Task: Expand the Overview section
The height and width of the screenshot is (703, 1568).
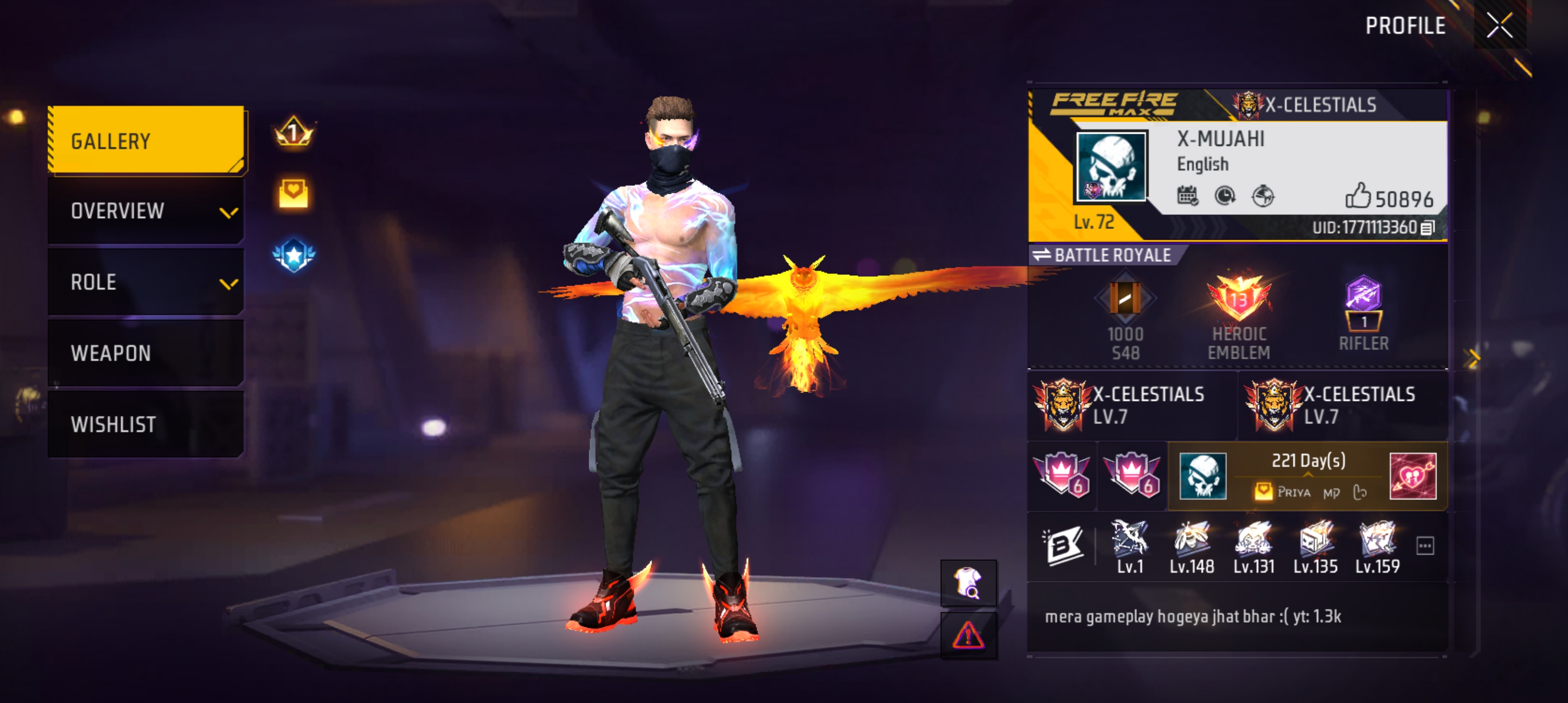Action: 146,211
